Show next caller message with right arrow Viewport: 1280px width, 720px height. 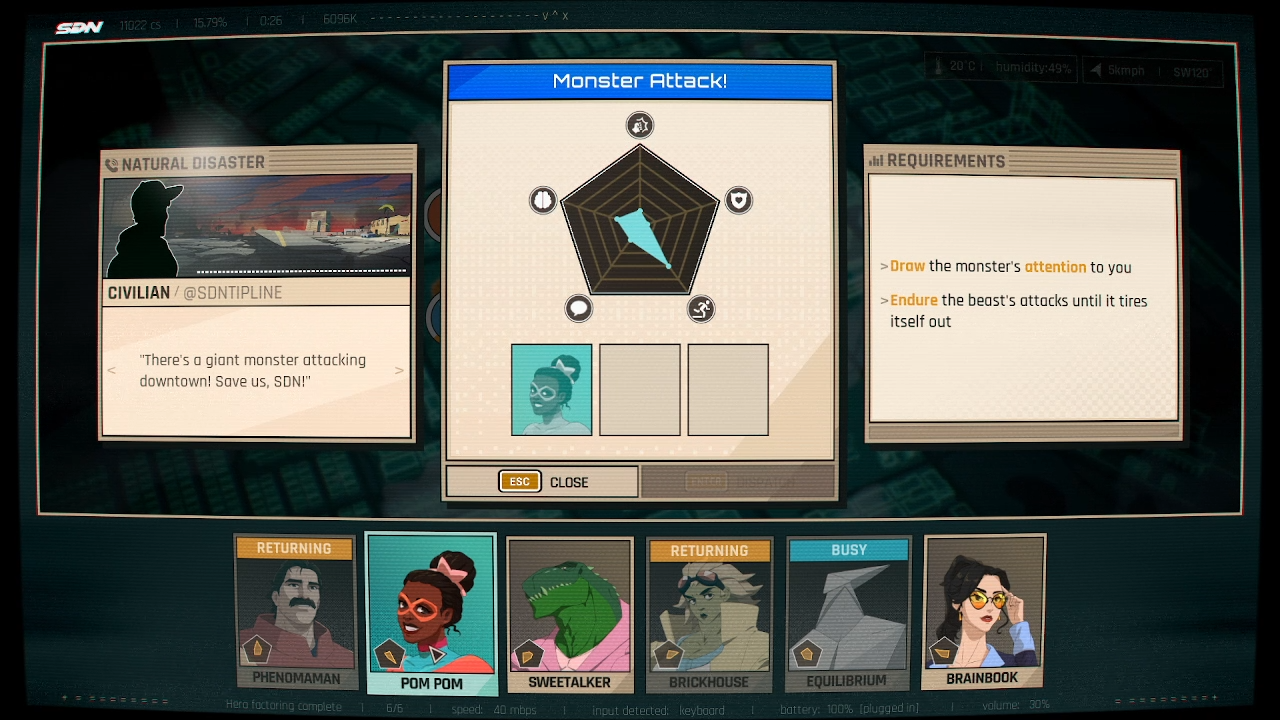399,371
